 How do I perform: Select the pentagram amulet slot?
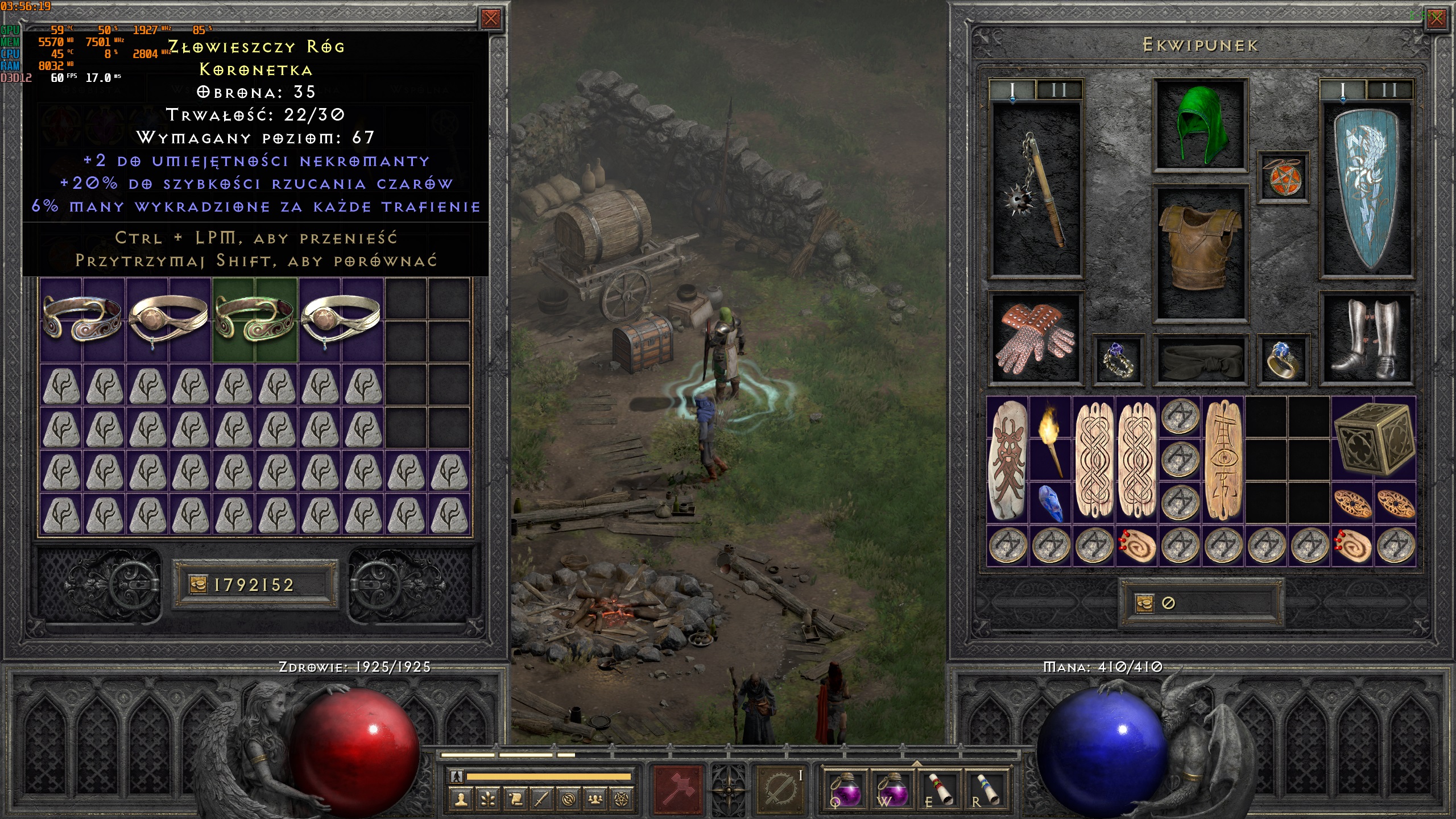[x=1283, y=177]
